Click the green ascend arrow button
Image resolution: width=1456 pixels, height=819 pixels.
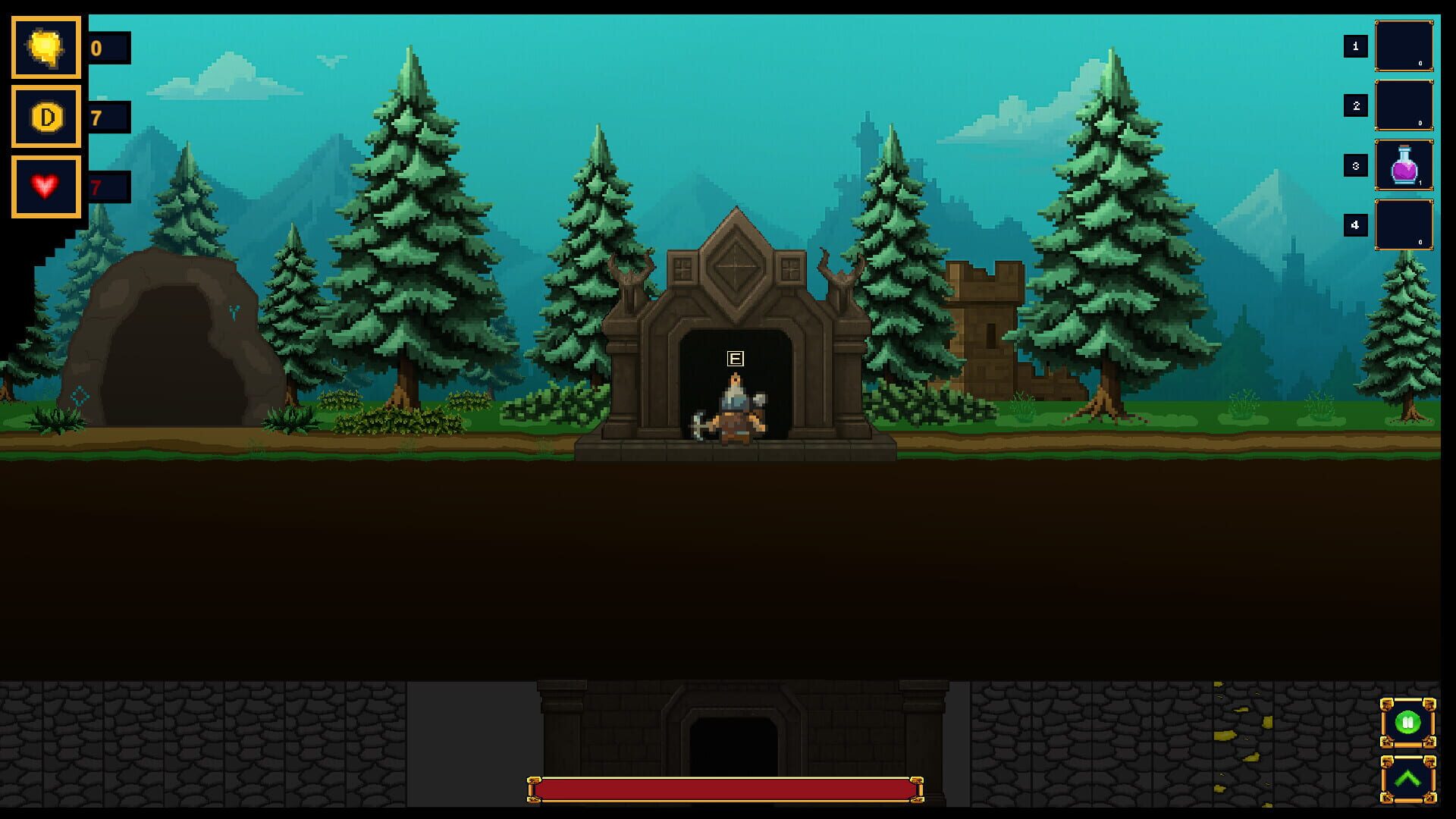[1407, 777]
